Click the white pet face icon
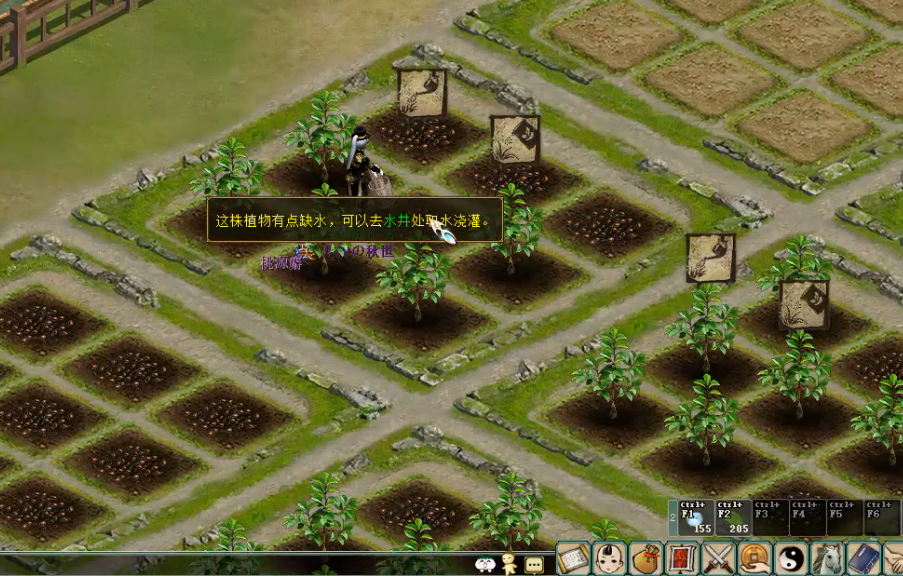The width and height of the screenshot is (903, 576). [x=486, y=564]
